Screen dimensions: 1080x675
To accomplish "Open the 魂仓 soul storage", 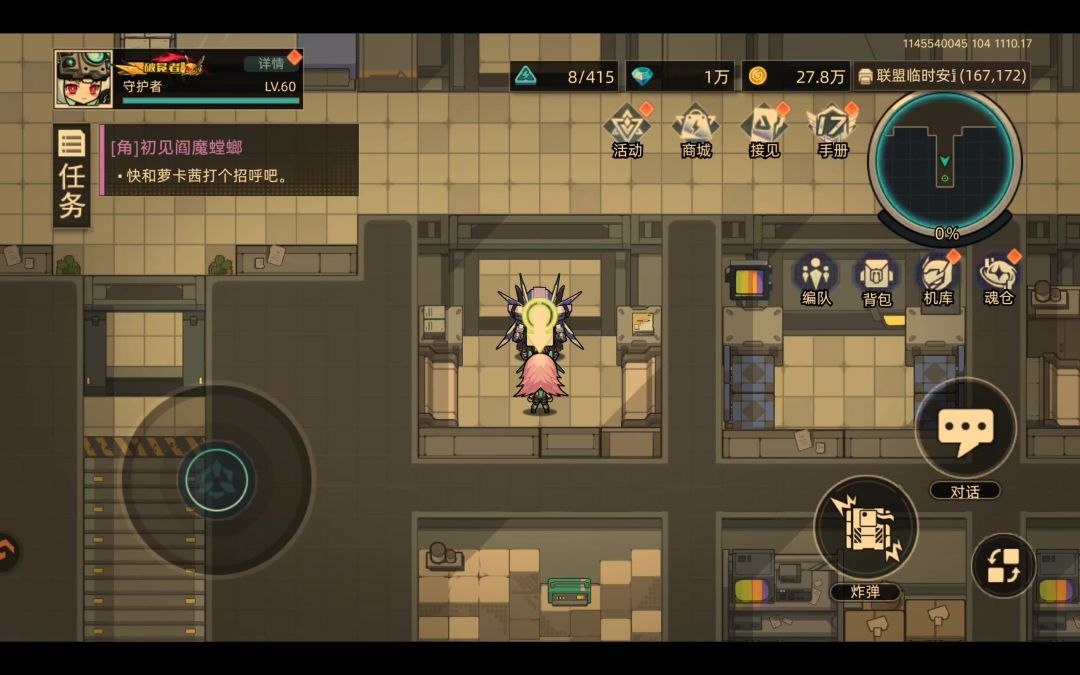I will (998, 280).
